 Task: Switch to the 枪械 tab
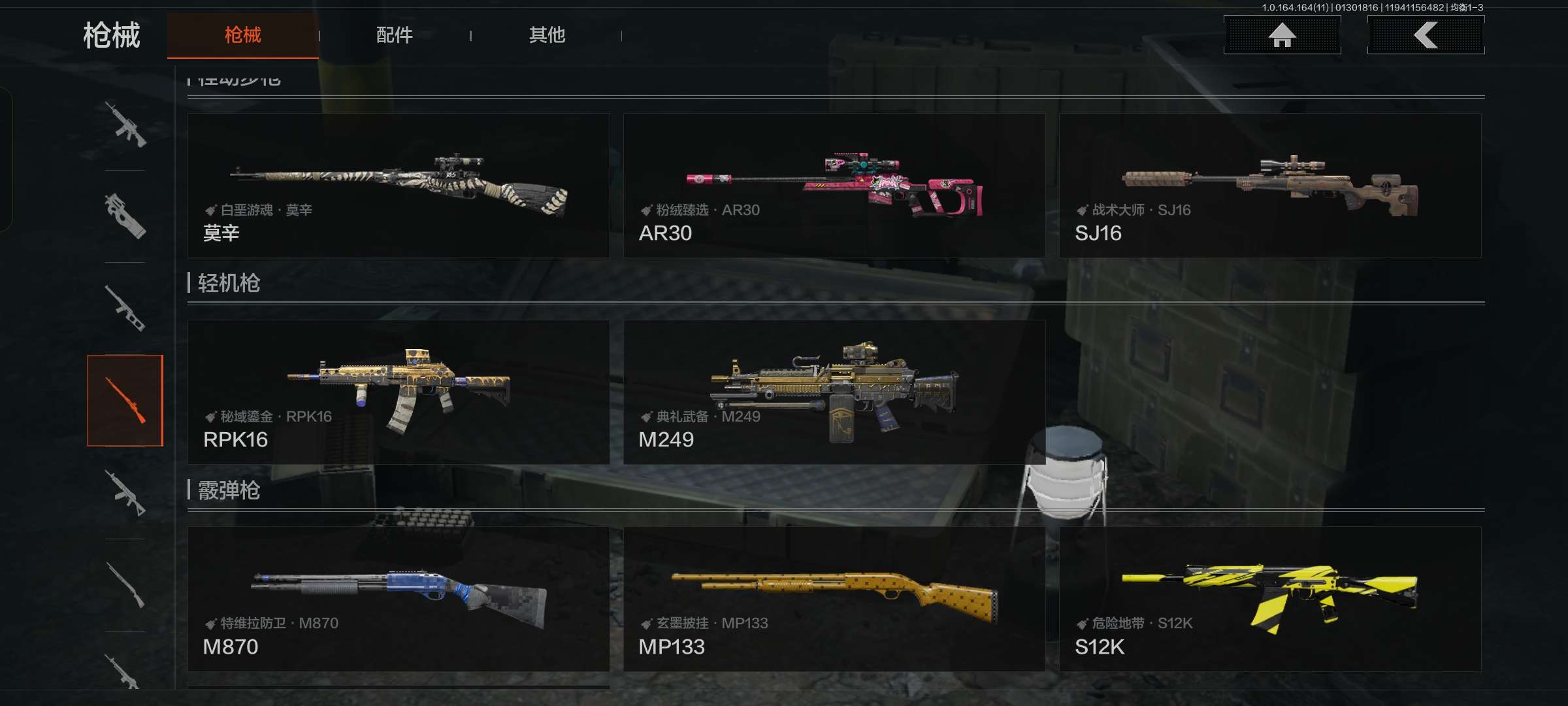click(x=242, y=35)
